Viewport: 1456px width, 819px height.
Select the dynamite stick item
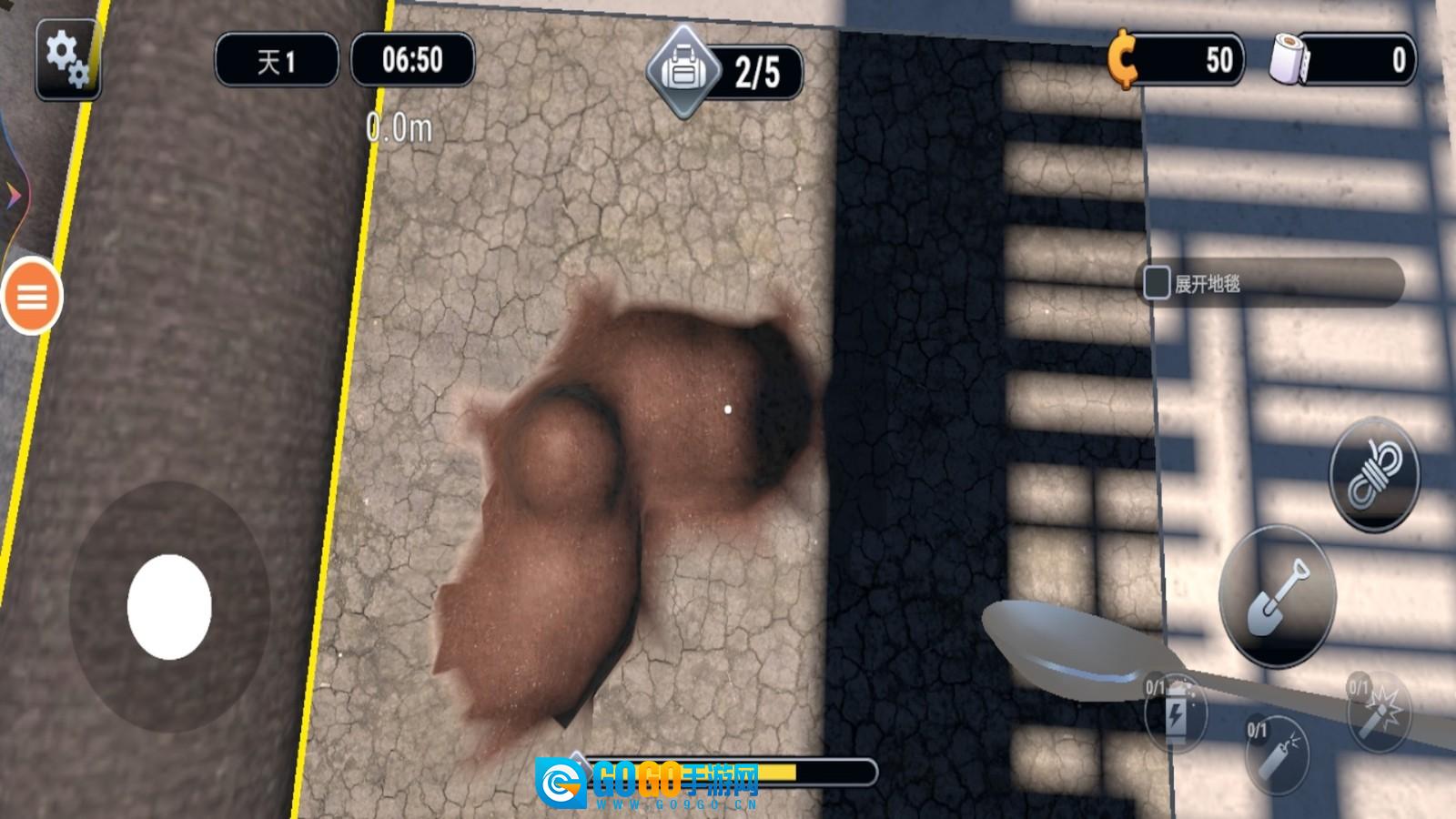(1277, 753)
